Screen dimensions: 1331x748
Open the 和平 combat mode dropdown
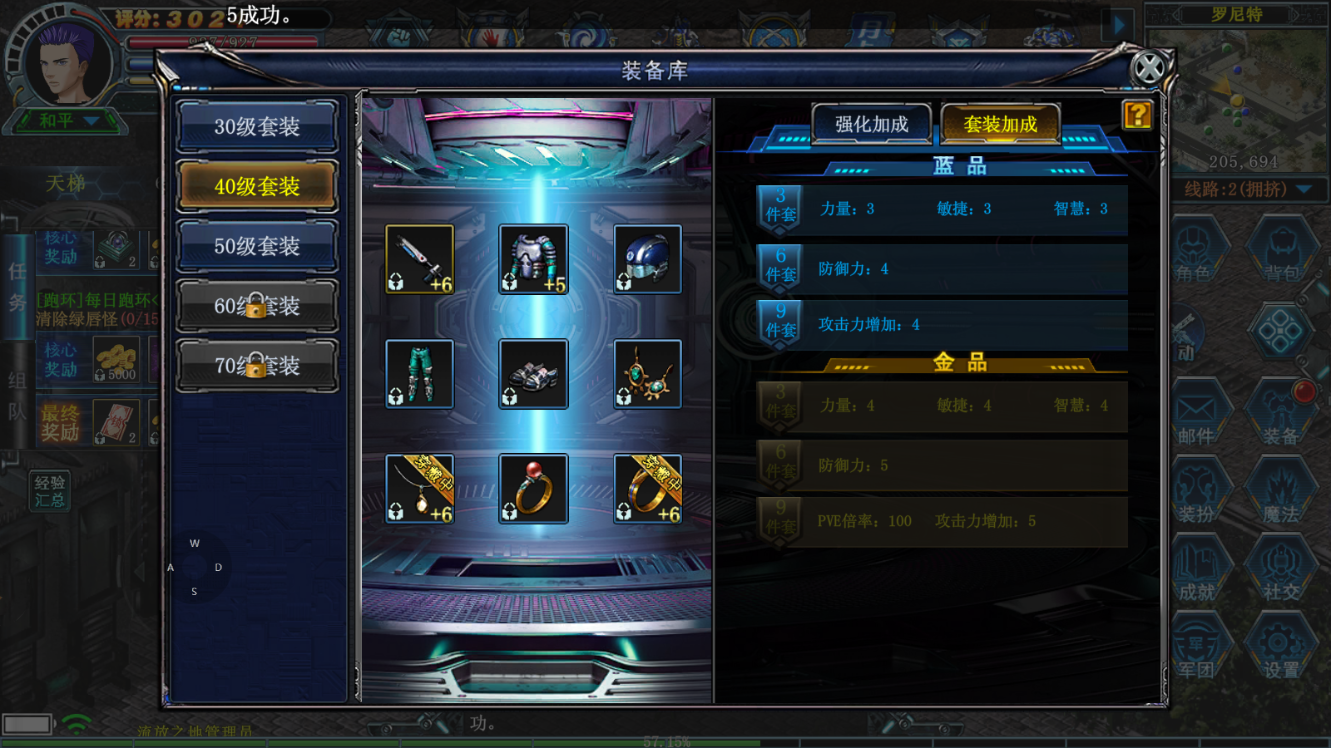click(x=68, y=121)
